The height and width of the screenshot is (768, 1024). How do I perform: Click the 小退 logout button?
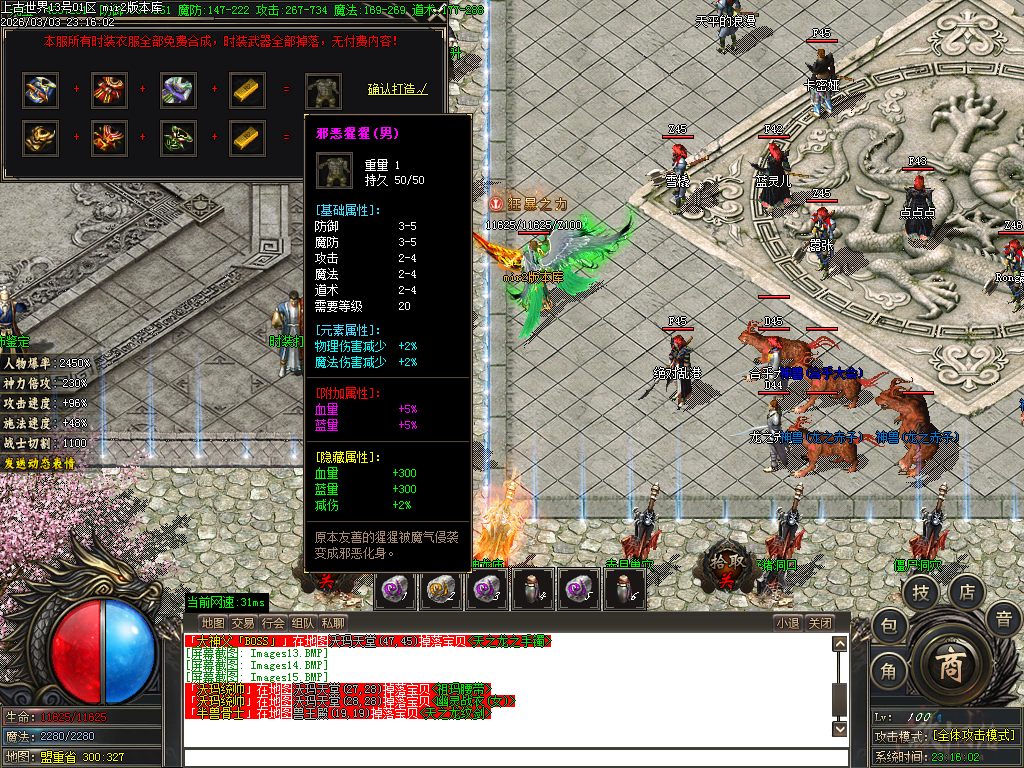(x=788, y=623)
